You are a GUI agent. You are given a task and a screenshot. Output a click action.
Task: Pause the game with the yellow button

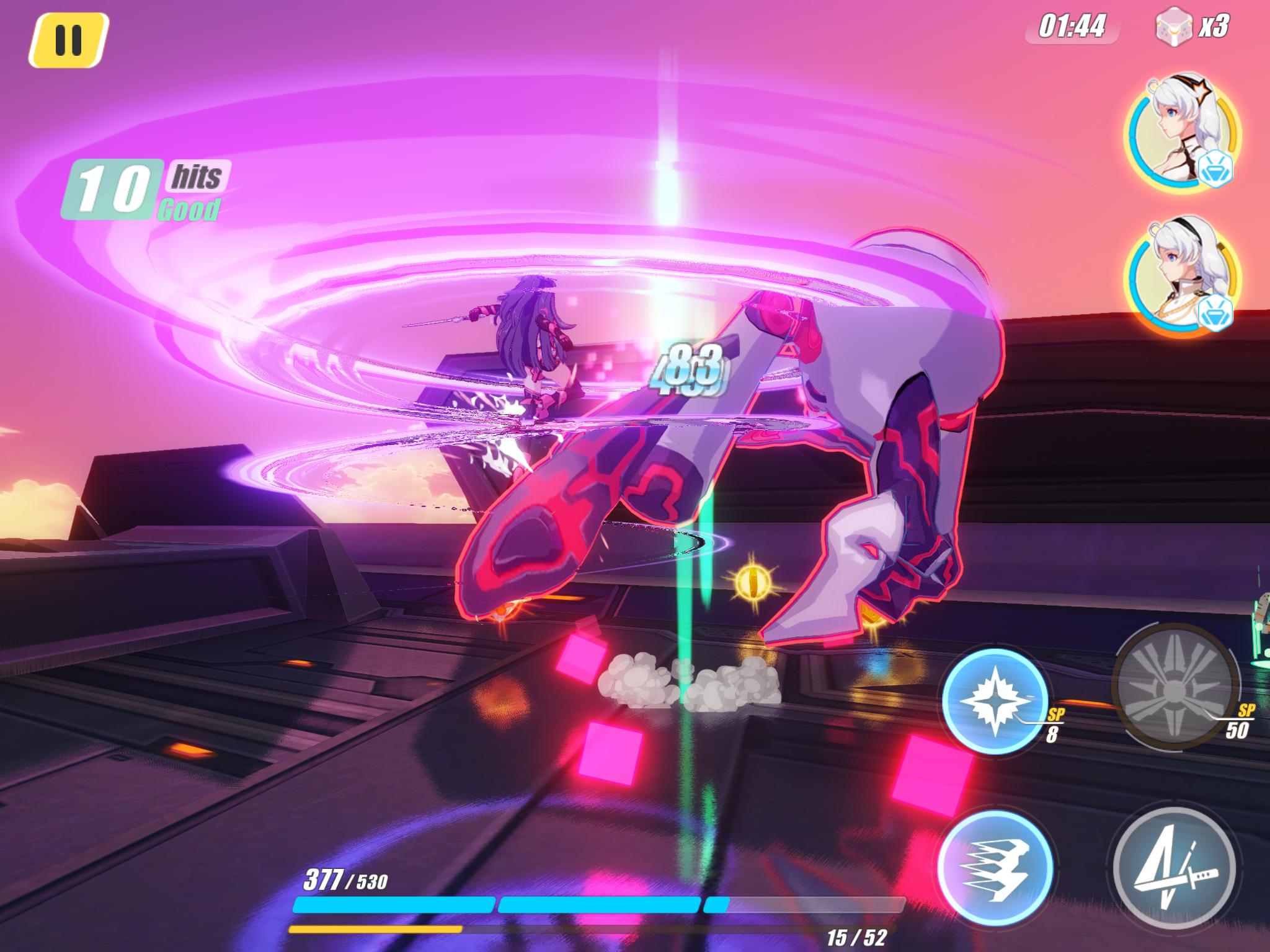68,40
